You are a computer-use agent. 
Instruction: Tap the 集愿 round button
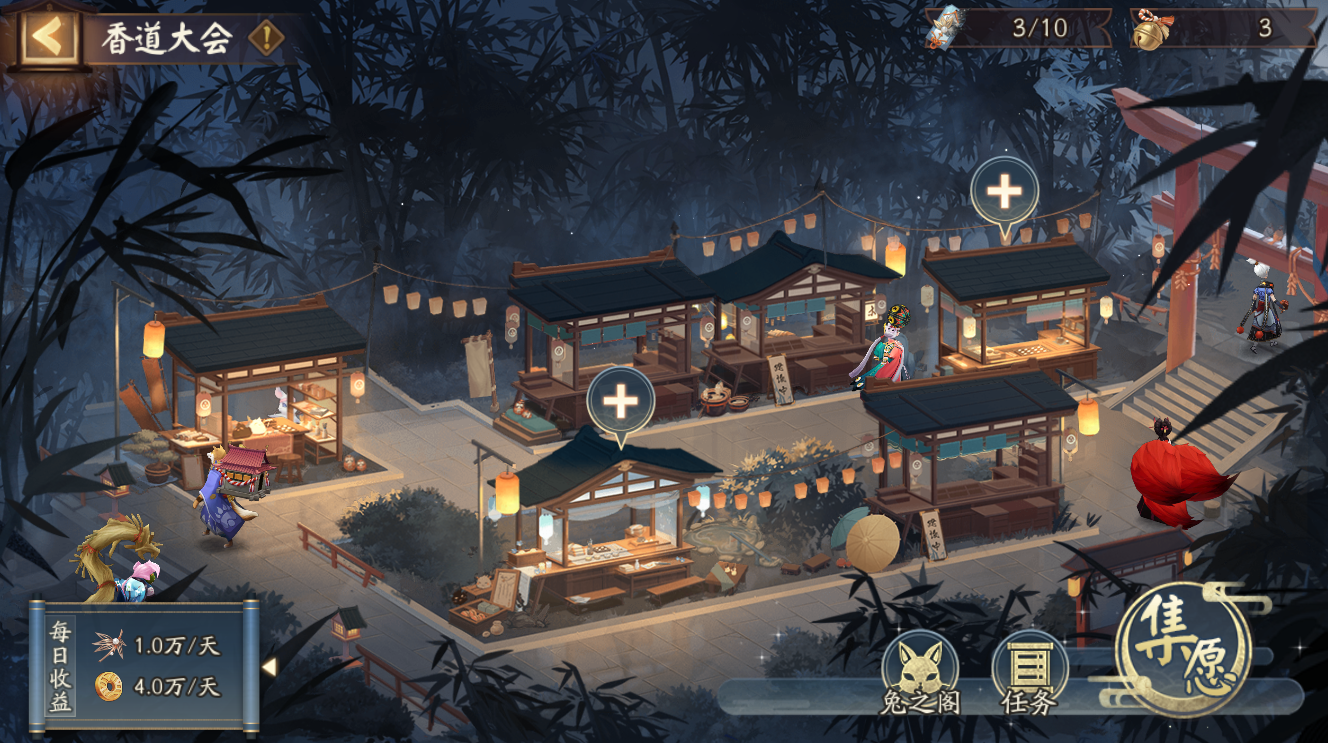[x=1184, y=650]
